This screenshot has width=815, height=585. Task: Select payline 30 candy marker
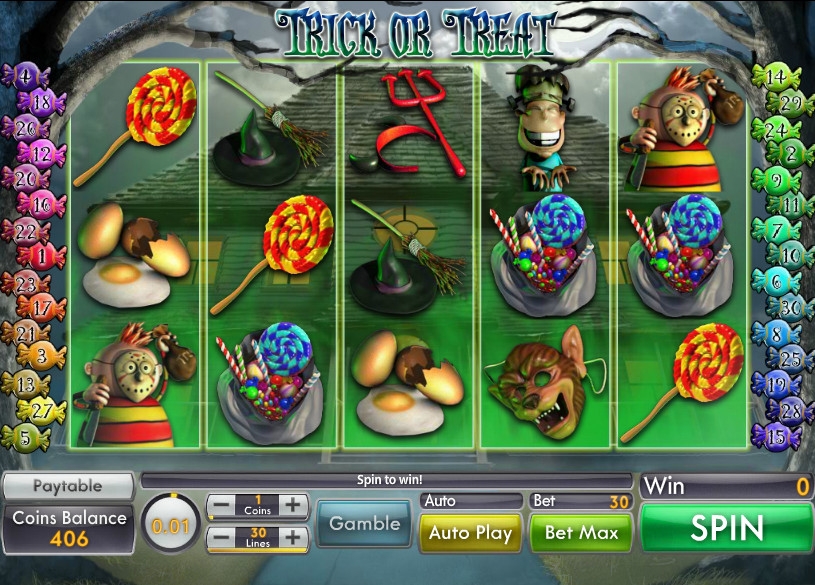click(789, 308)
